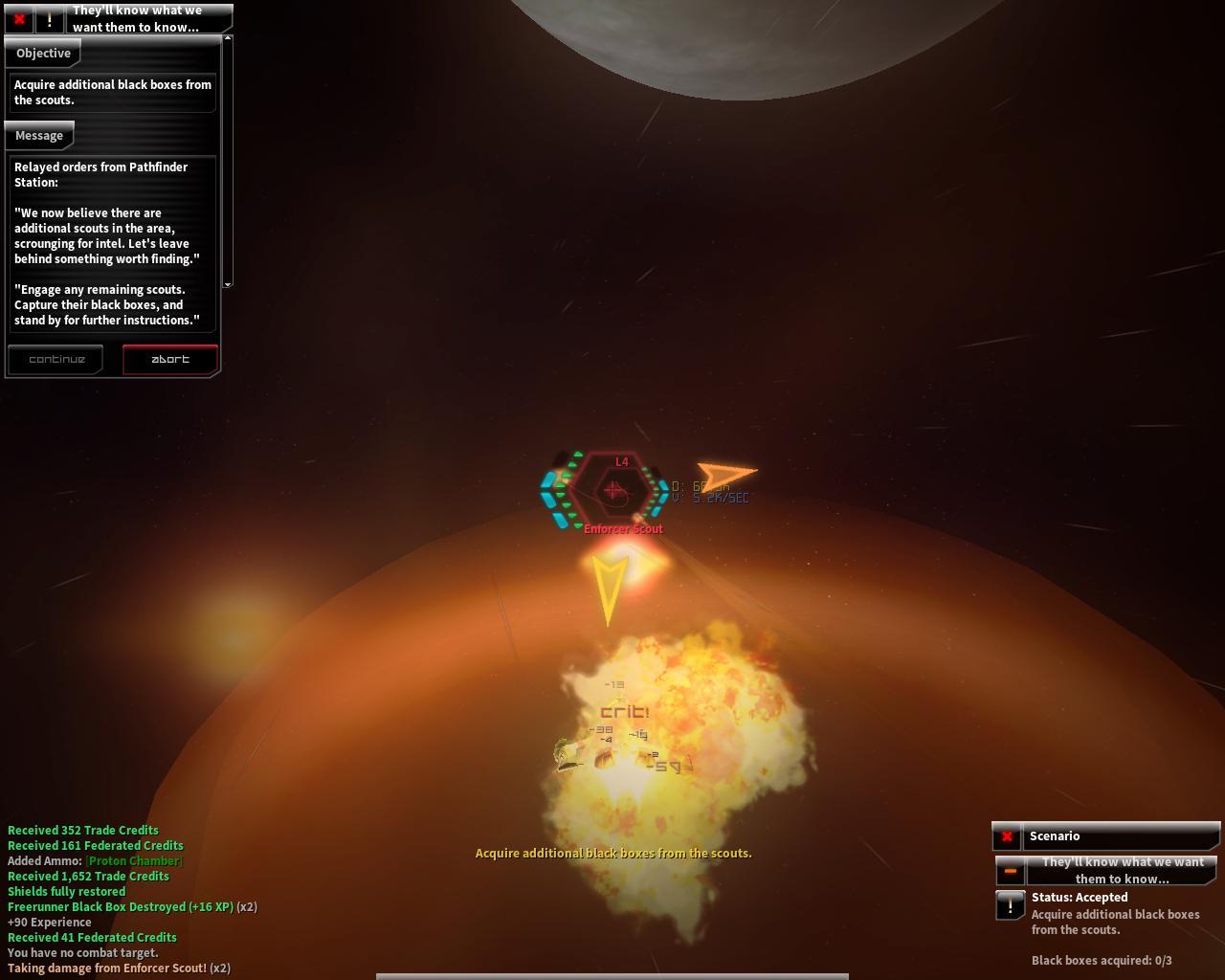Close the mission briefing panel with the red X

tap(19, 19)
